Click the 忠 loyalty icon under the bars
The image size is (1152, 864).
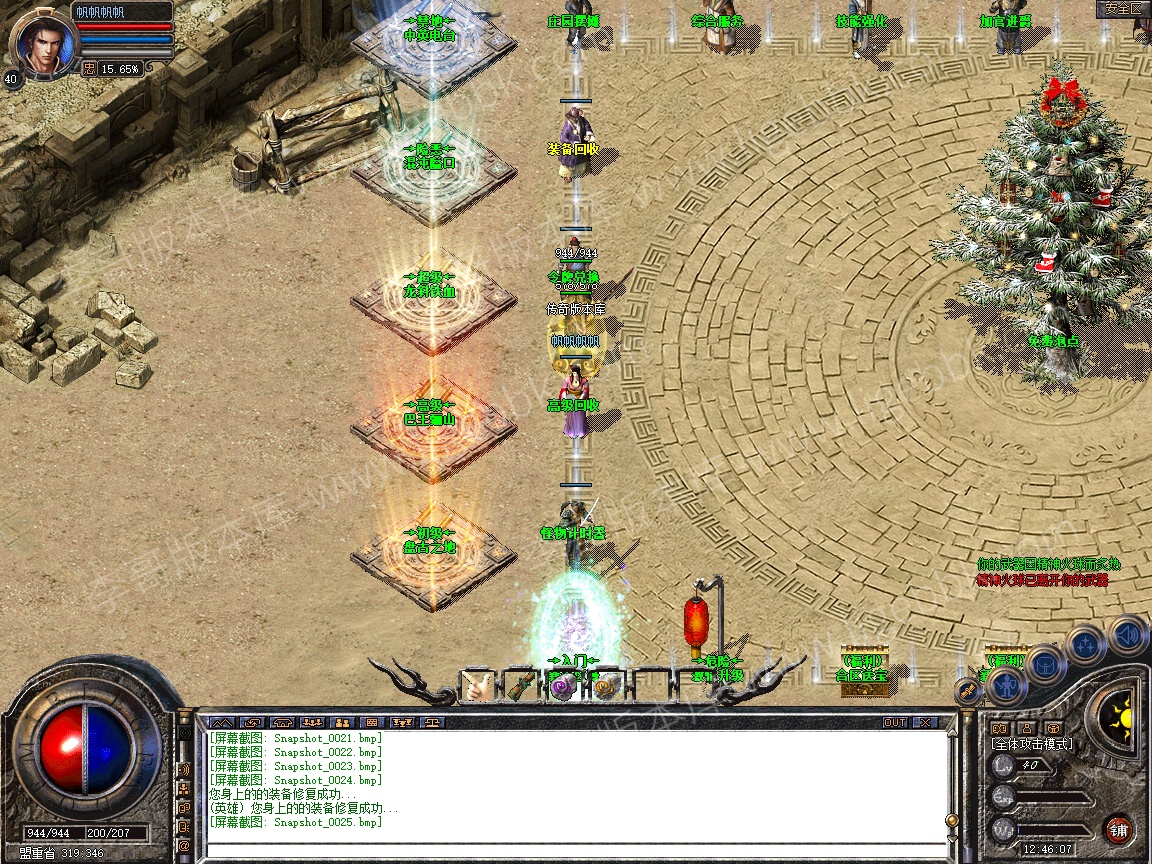coord(89,69)
